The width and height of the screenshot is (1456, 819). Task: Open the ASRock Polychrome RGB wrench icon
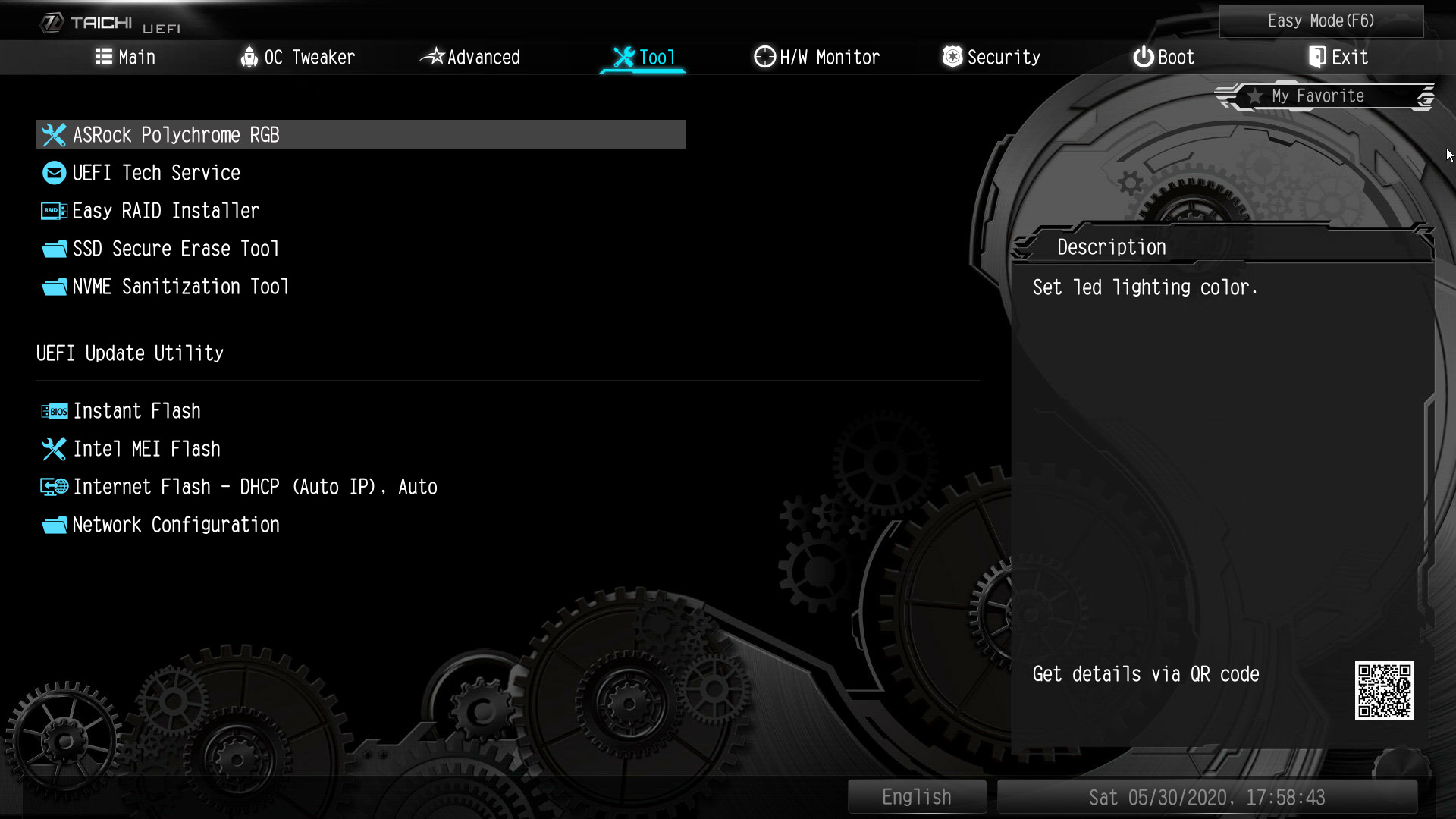53,135
